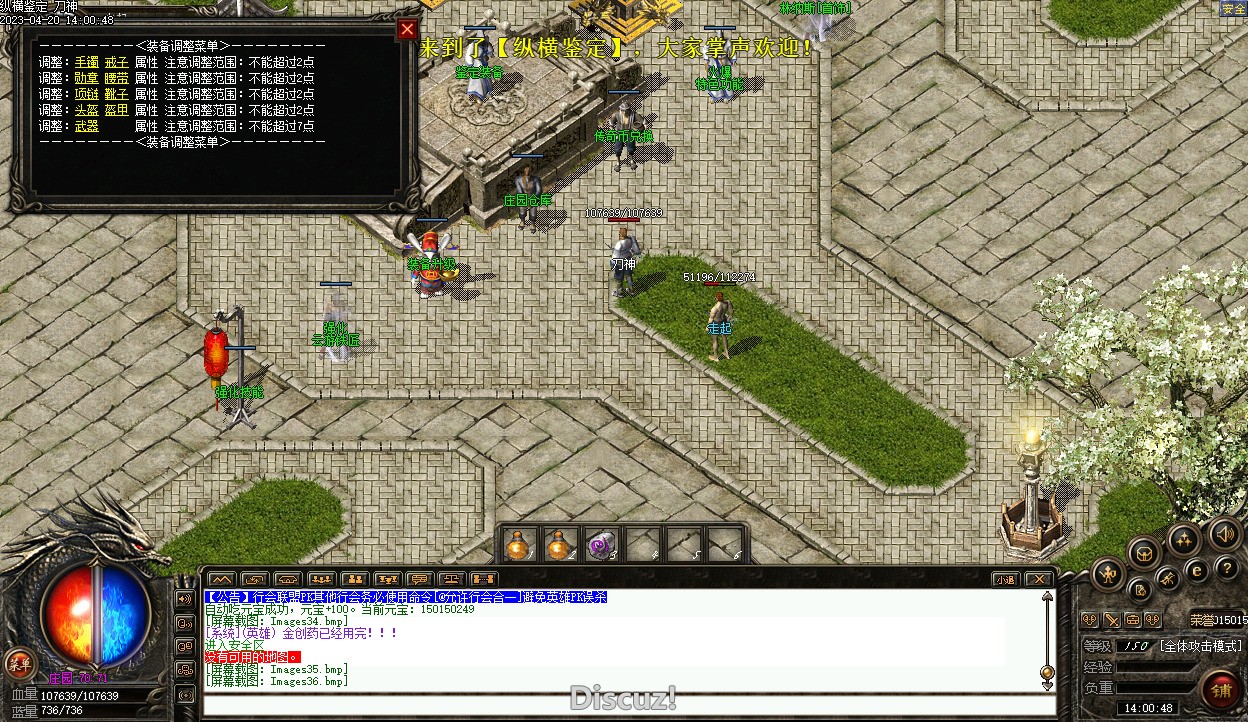Screen dimensions: 1248x722
Task: Choose the 项链 necklace adjustment link
Action: pyautogui.click(x=87, y=94)
